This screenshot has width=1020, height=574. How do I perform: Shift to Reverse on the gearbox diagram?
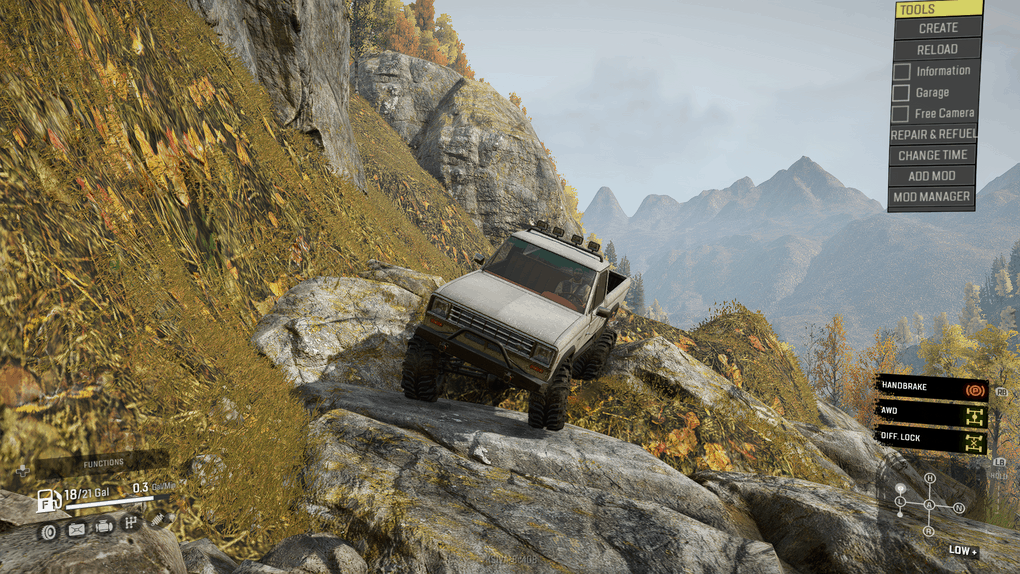coord(930,531)
